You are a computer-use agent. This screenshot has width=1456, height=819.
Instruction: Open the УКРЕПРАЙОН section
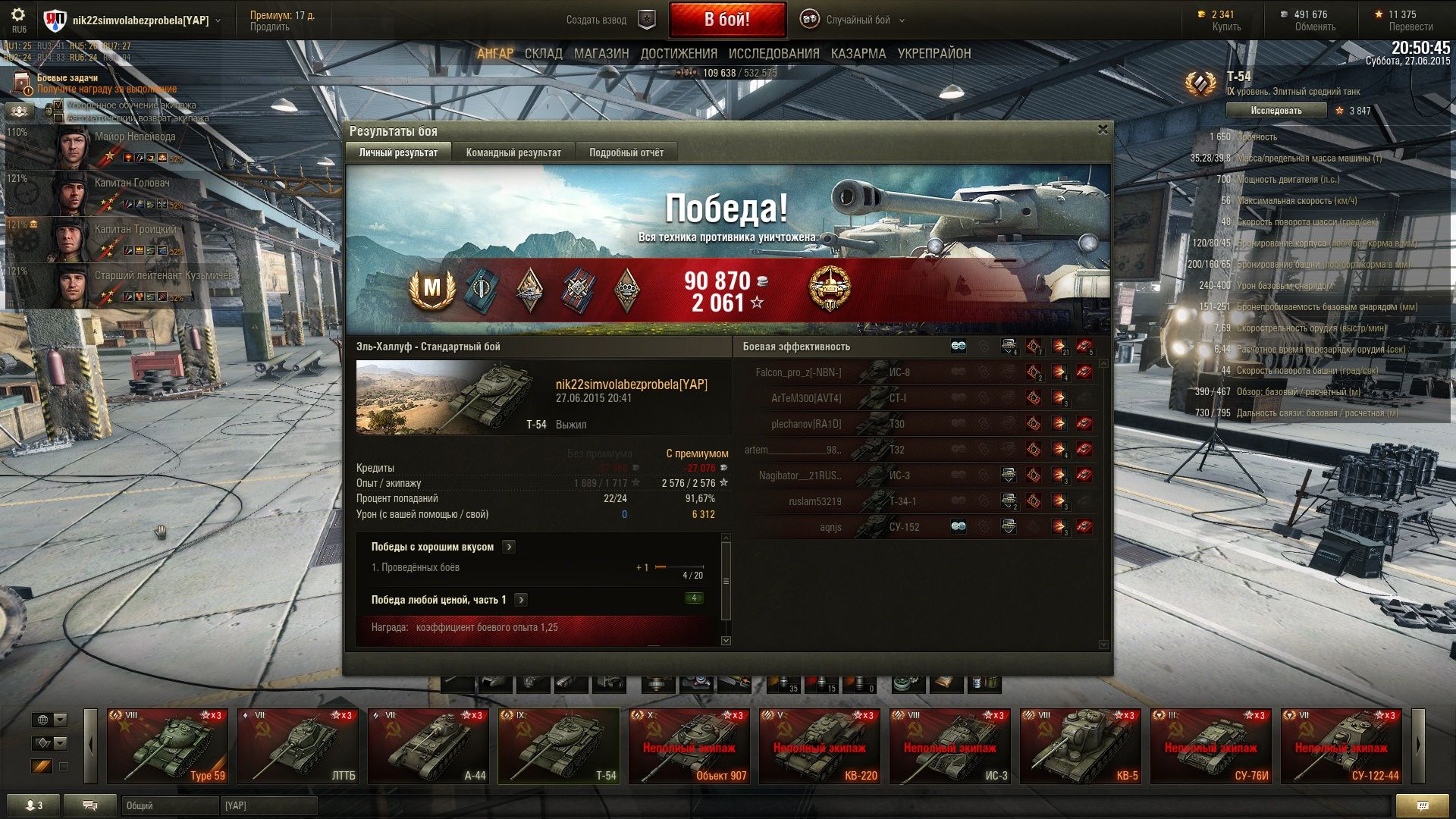pyautogui.click(x=934, y=54)
